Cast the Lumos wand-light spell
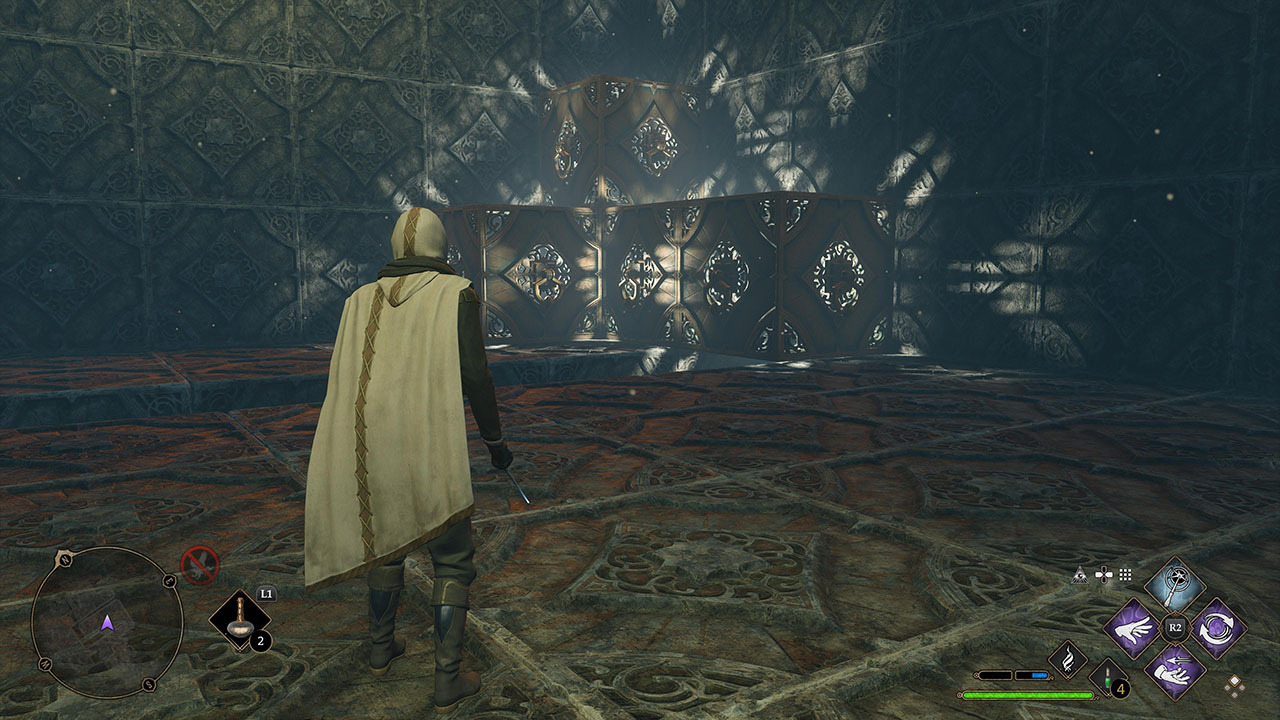 [1175, 584]
